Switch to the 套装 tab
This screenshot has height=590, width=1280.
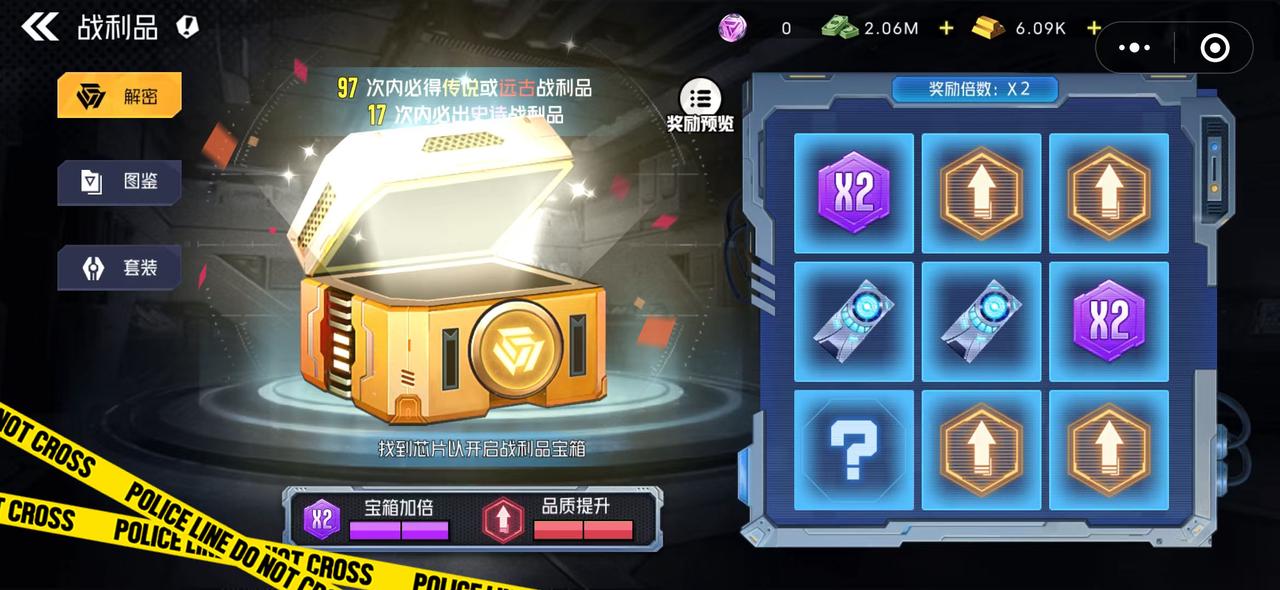pos(120,268)
